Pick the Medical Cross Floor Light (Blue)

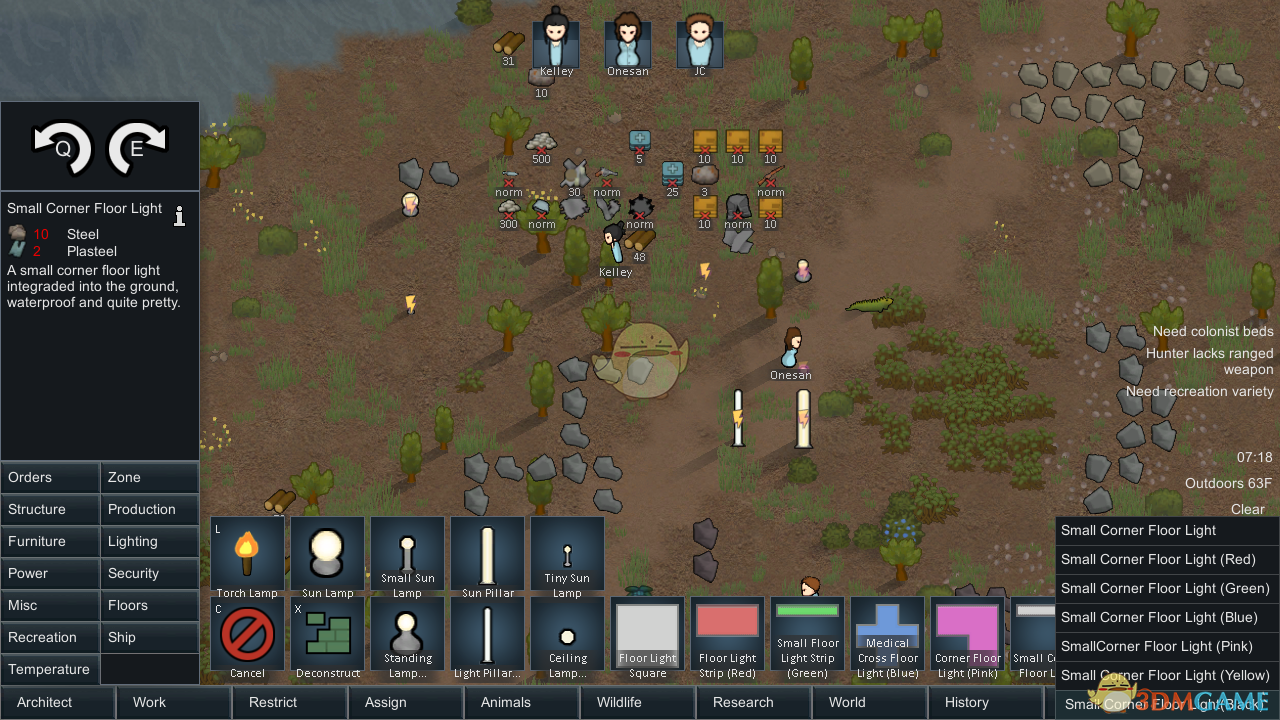(x=887, y=634)
